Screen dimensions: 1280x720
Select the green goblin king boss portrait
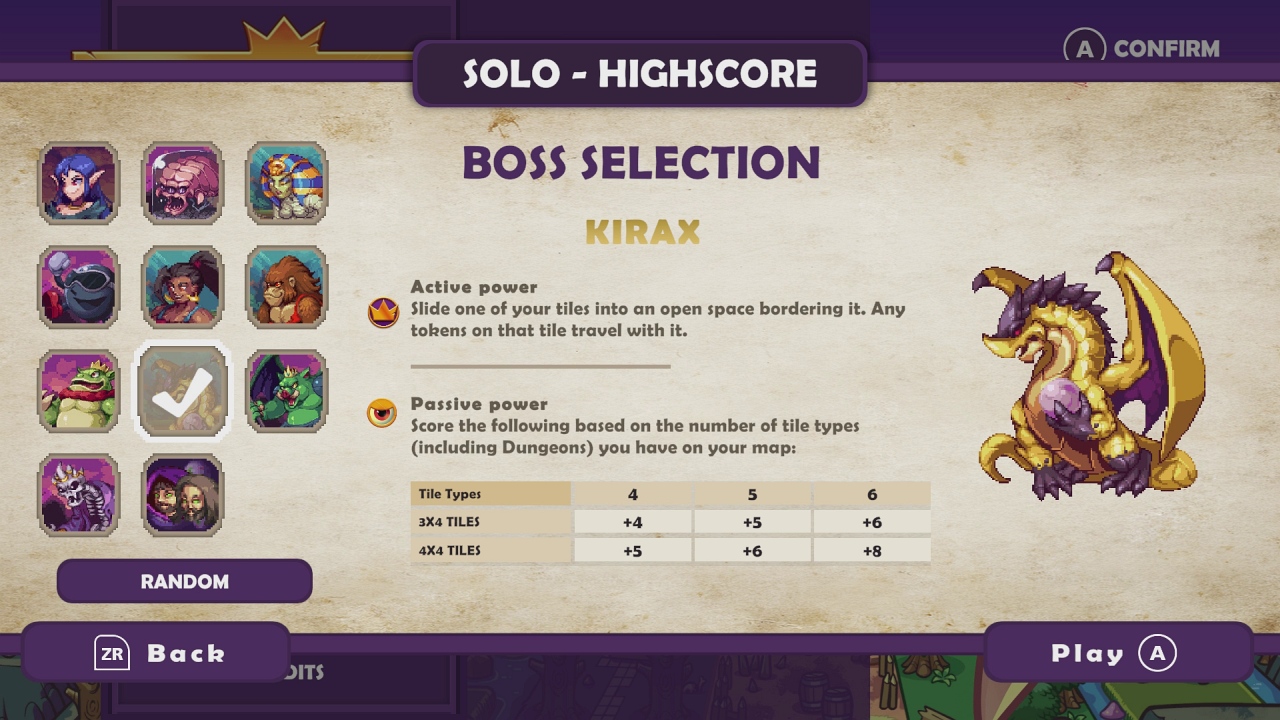287,392
